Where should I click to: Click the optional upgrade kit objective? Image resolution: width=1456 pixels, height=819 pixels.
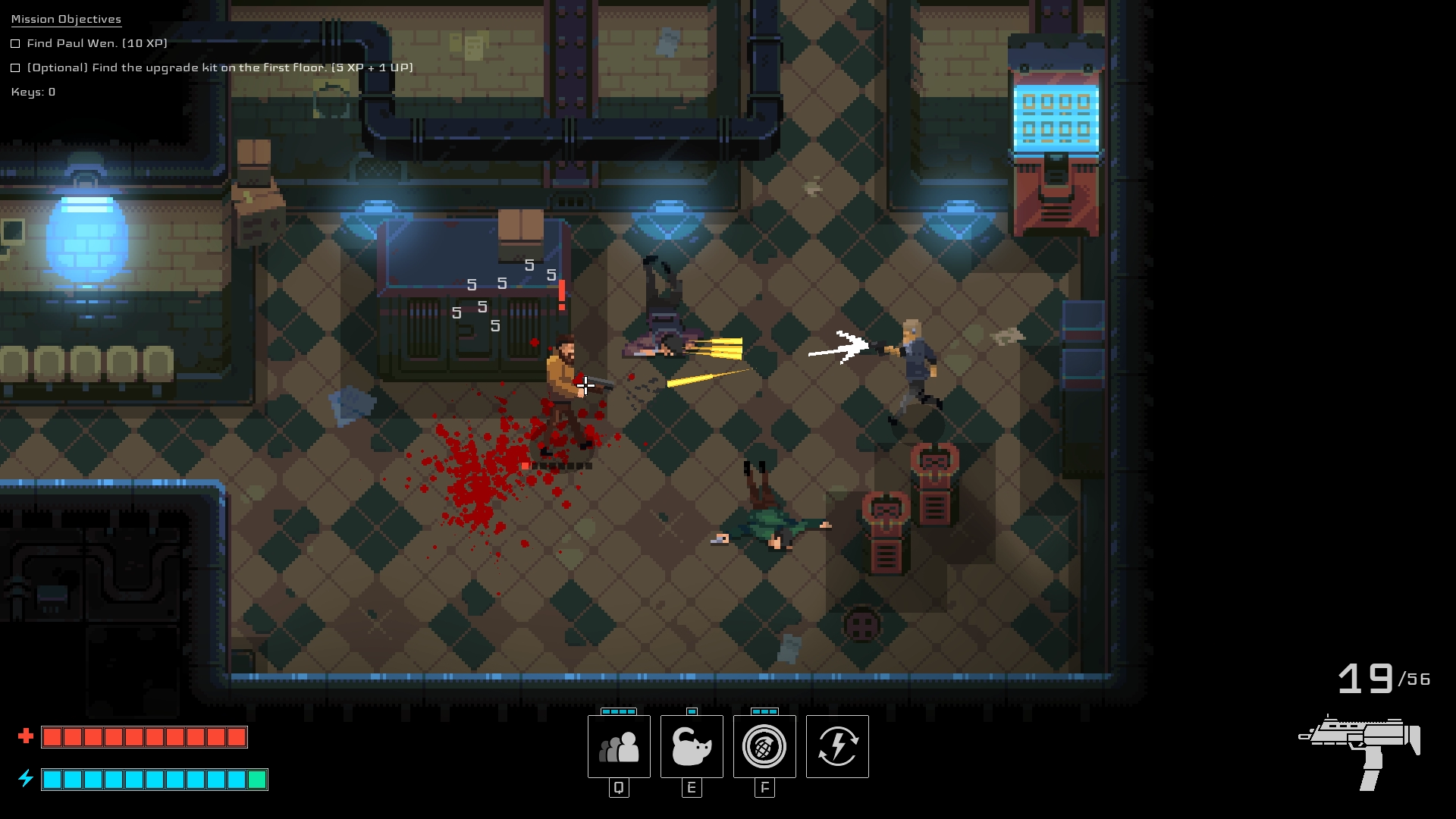click(x=220, y=67)
